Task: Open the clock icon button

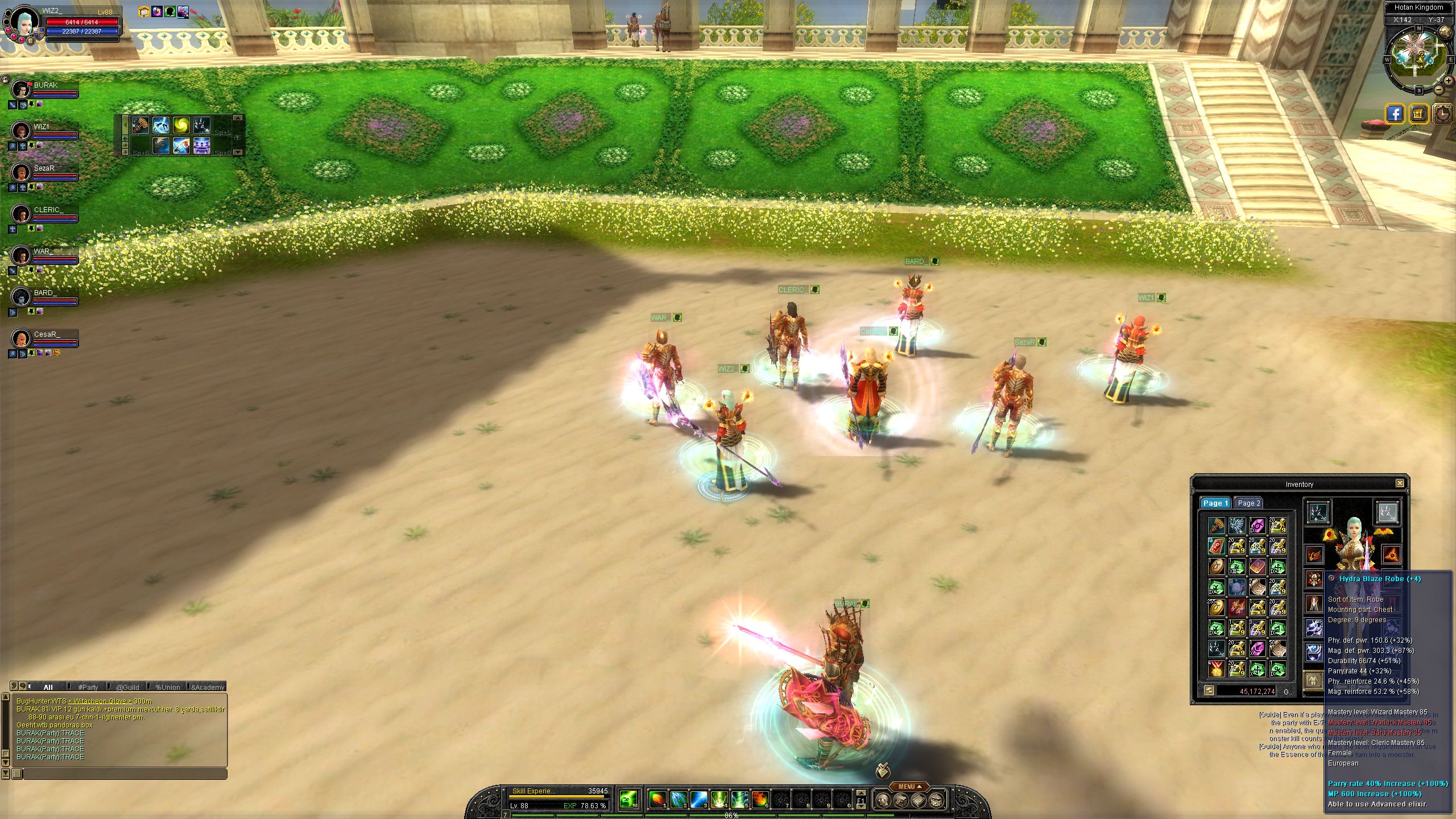Action: pyautogui.click(x=1442, y=114)
